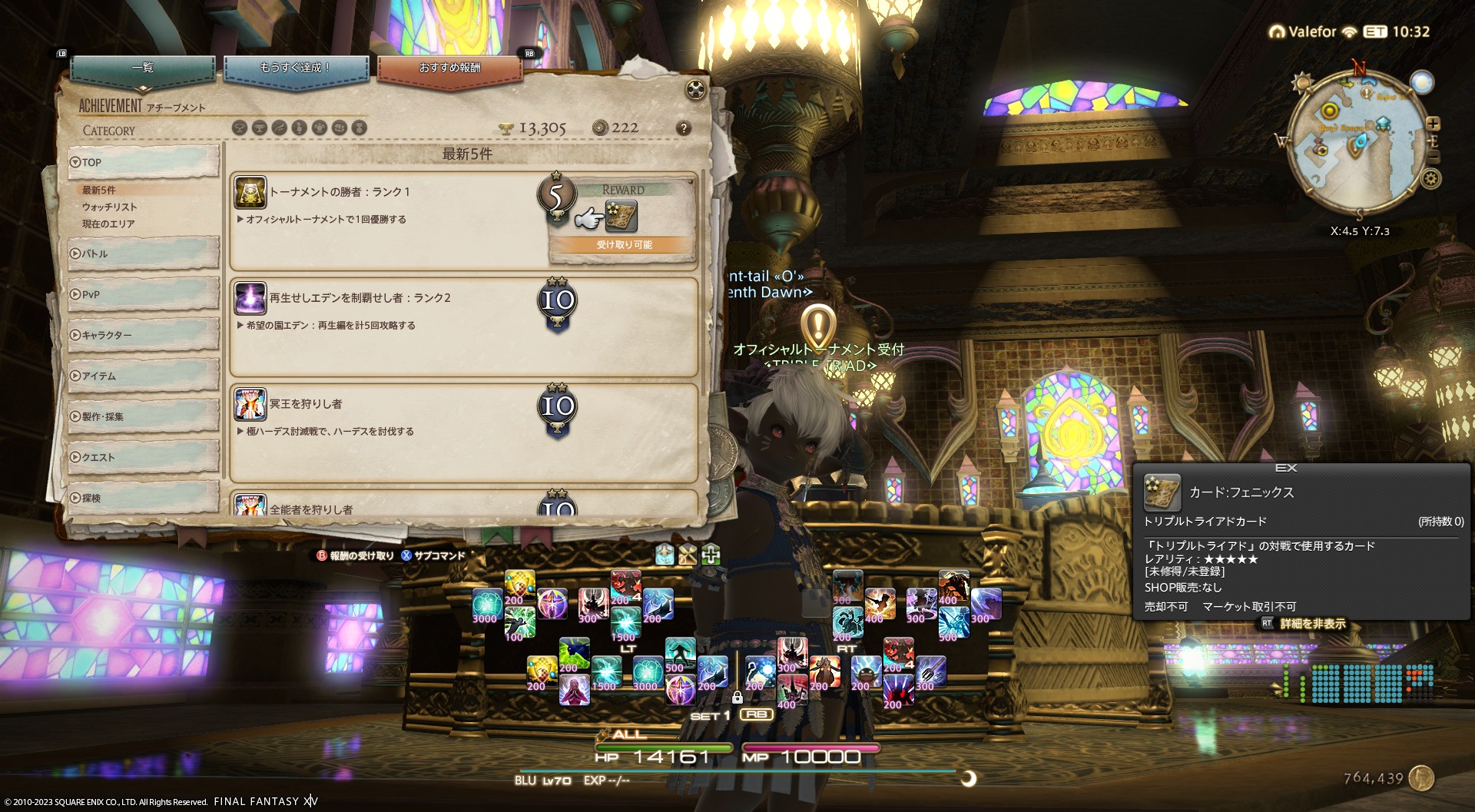This screenshot has width=1475, height=812.
Task: Switch to the 一覧 tab
Action: point(143,69)
